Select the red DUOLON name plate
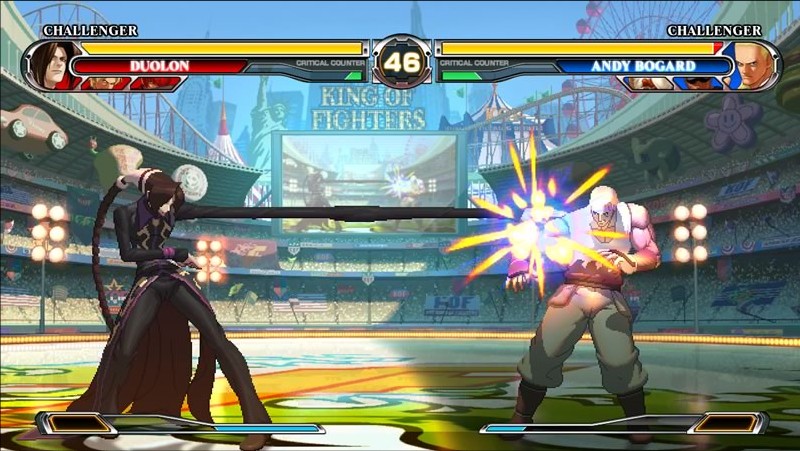Image resolution: width=800 pixels, height=451 pixels. tap(158, 67)
